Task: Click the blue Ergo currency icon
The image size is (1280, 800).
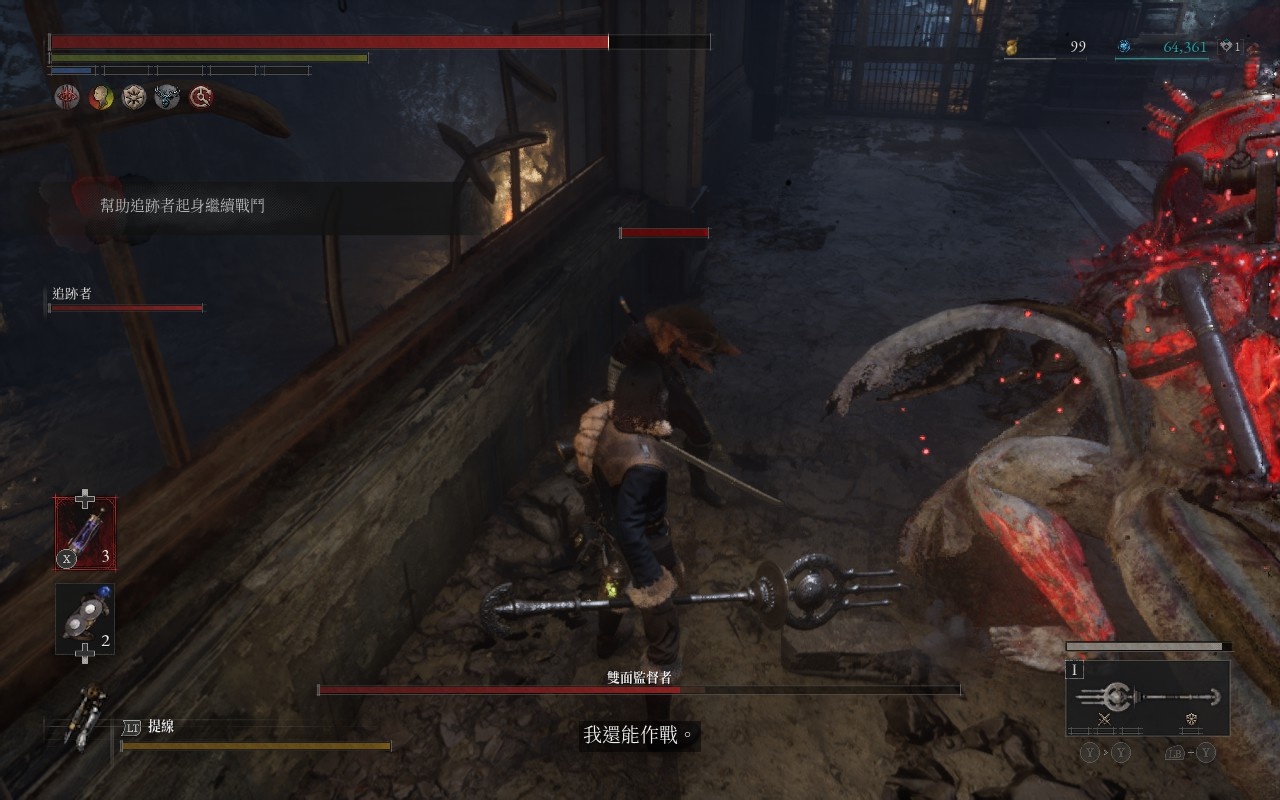Action: (x=1124, y=47)
